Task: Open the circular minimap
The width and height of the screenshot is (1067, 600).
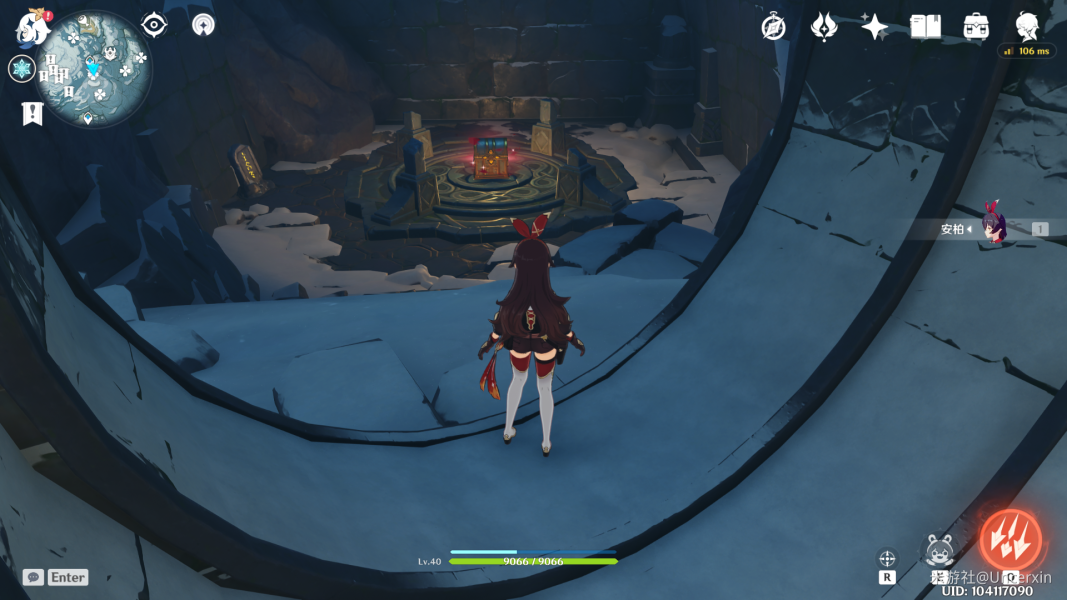Action: [x=93, y=68]
